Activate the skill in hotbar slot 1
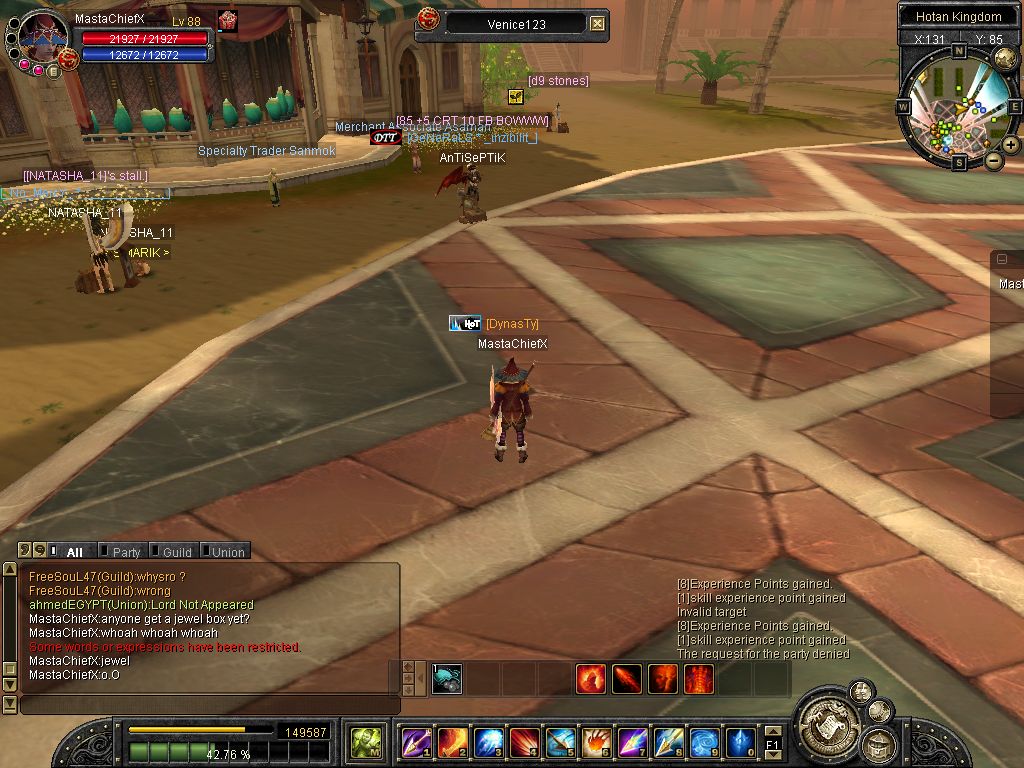Viewport: 1024px width, 768px height. 416,742
